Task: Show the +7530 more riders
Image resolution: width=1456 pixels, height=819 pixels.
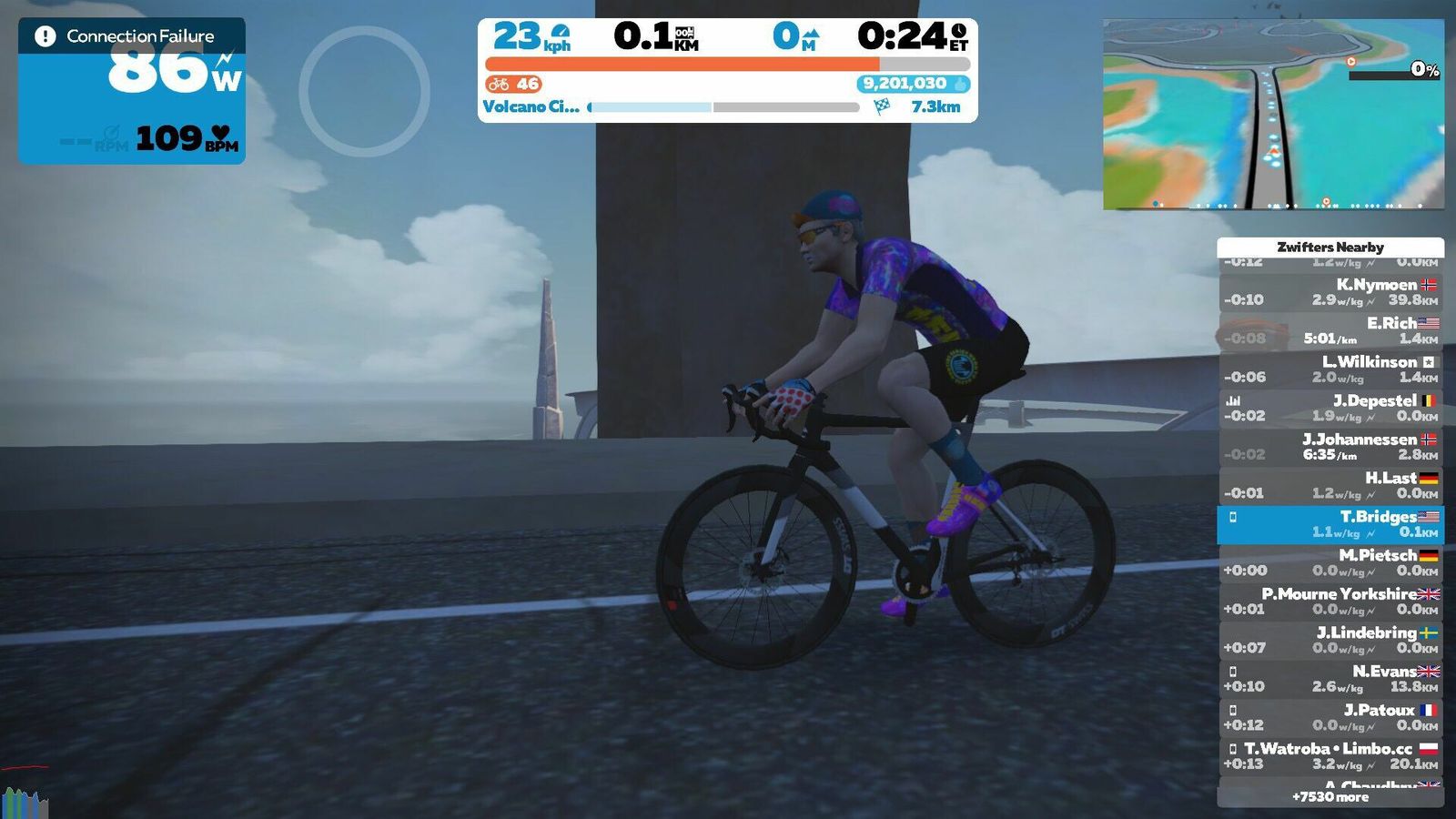Action: [1330, 797]
